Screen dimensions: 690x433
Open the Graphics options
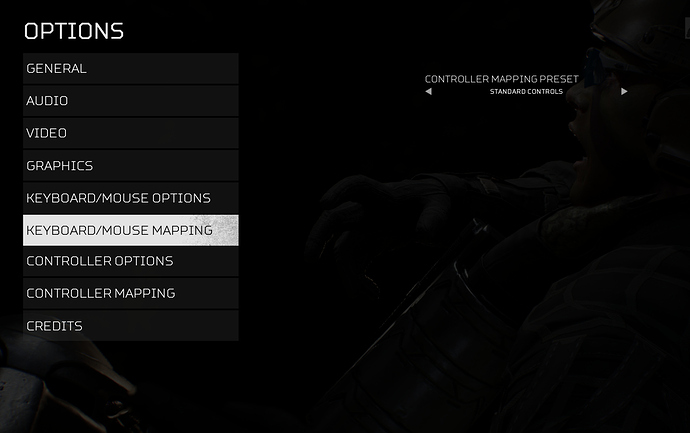point(130,165)
